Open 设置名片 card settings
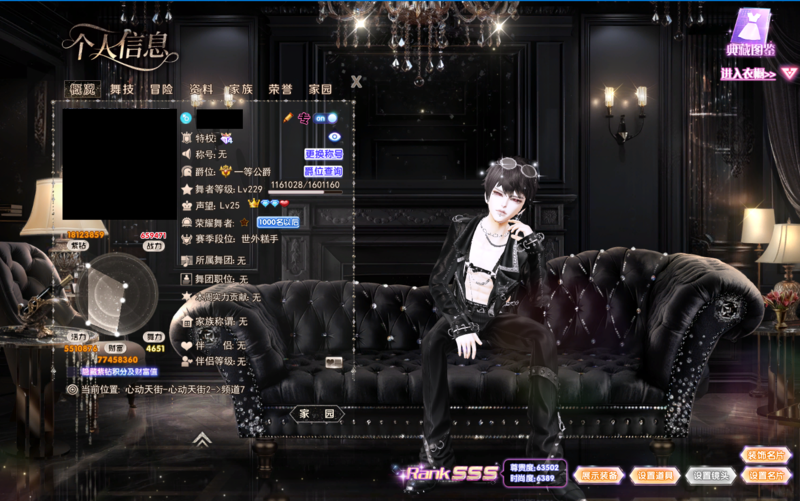 (767, 475)
